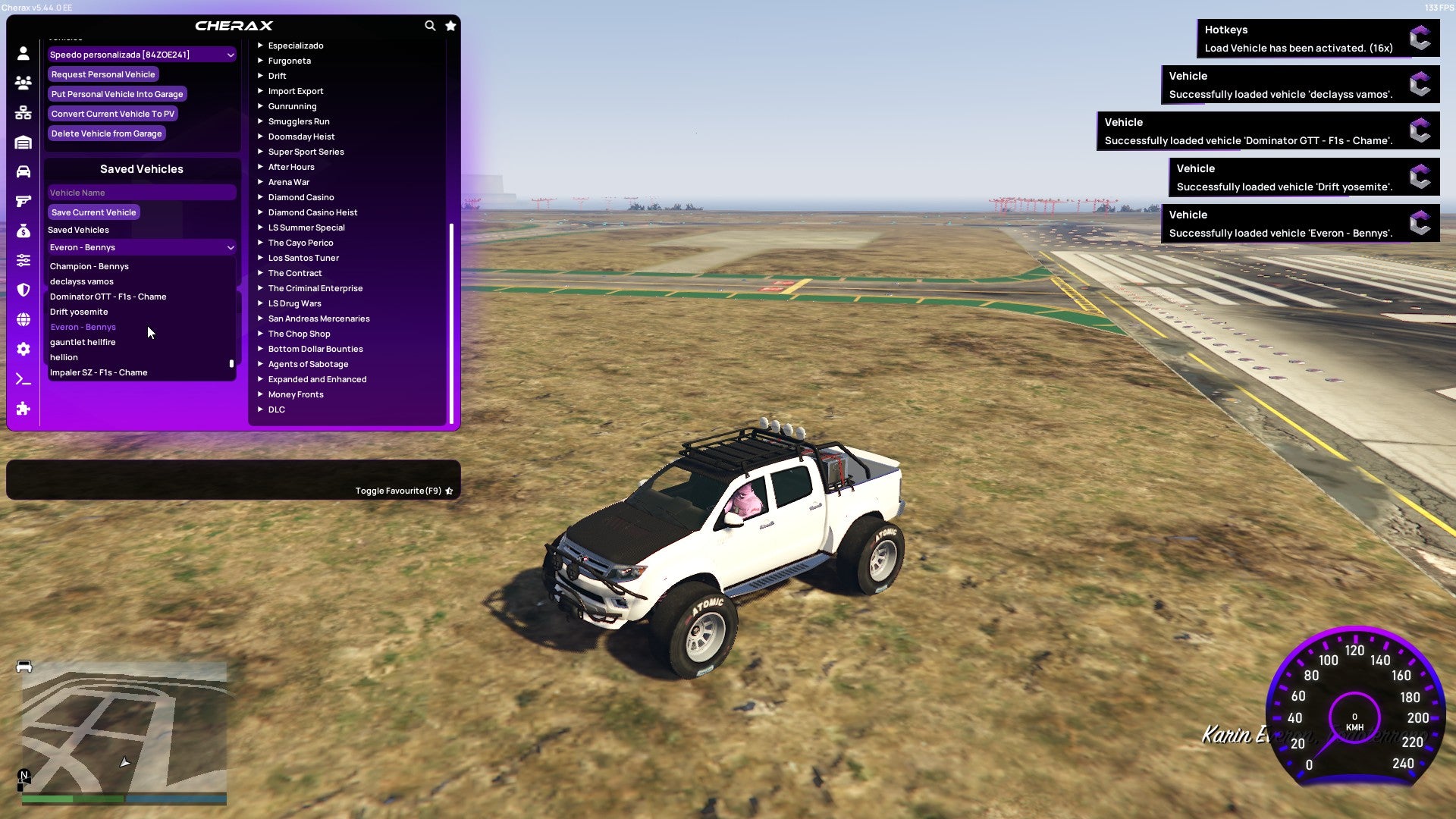
Task: Open the Vehicle menu car icon
Action: (x=23, y=172)
